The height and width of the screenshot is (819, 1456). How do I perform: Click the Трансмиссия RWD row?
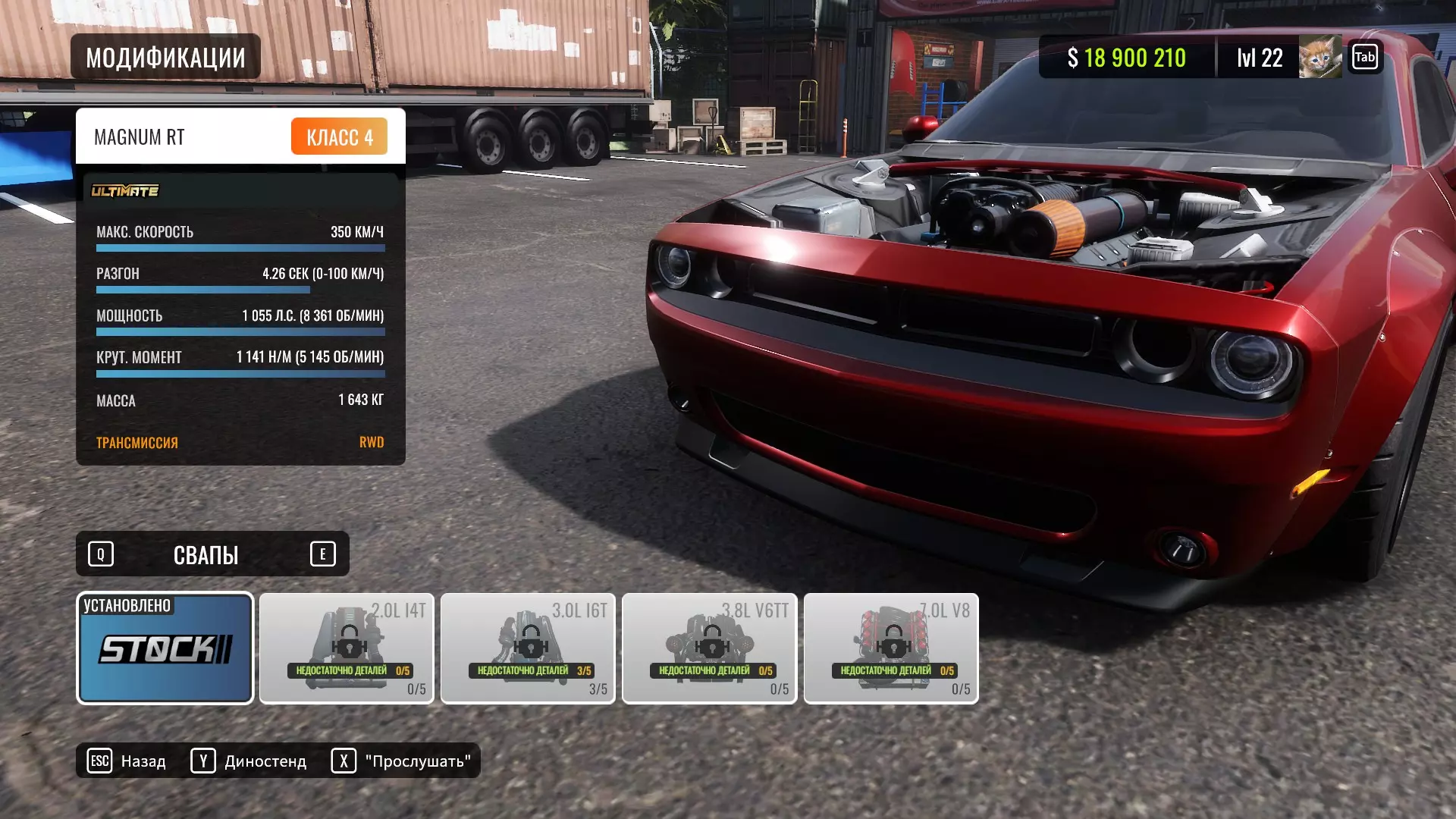pyautogui.click(x=240, y=442)
